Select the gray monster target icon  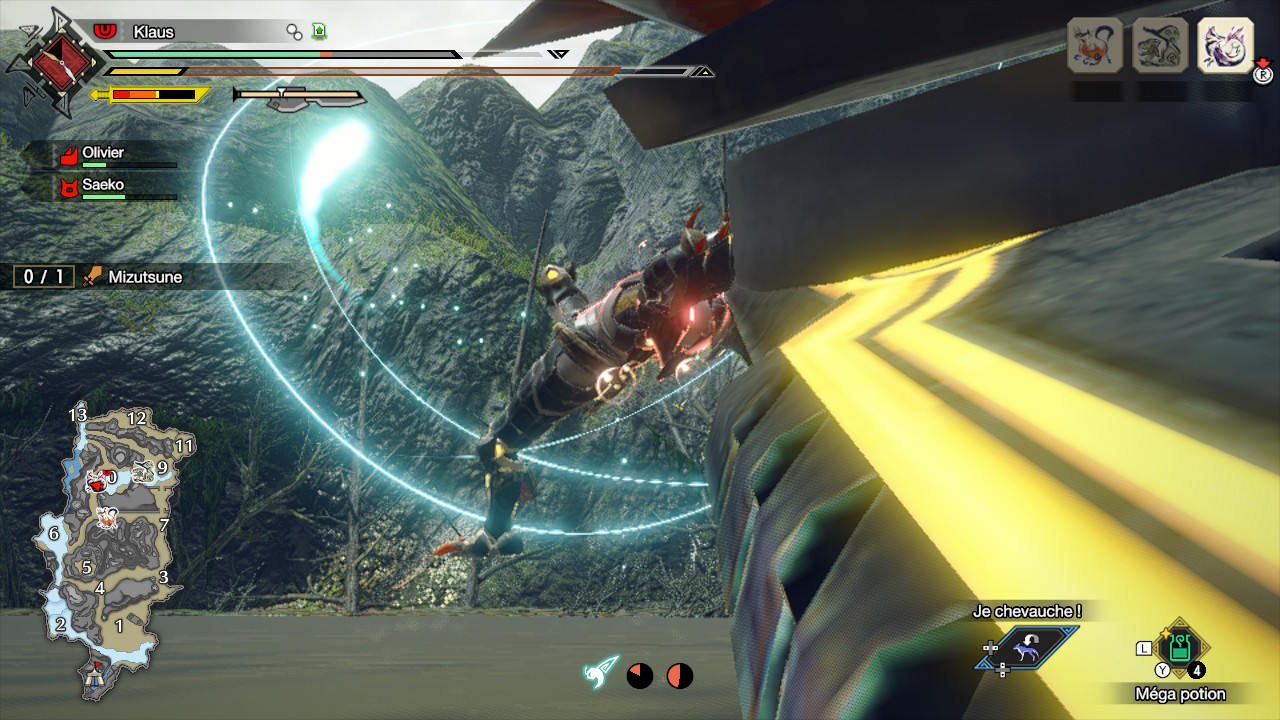pos(1160,45)
